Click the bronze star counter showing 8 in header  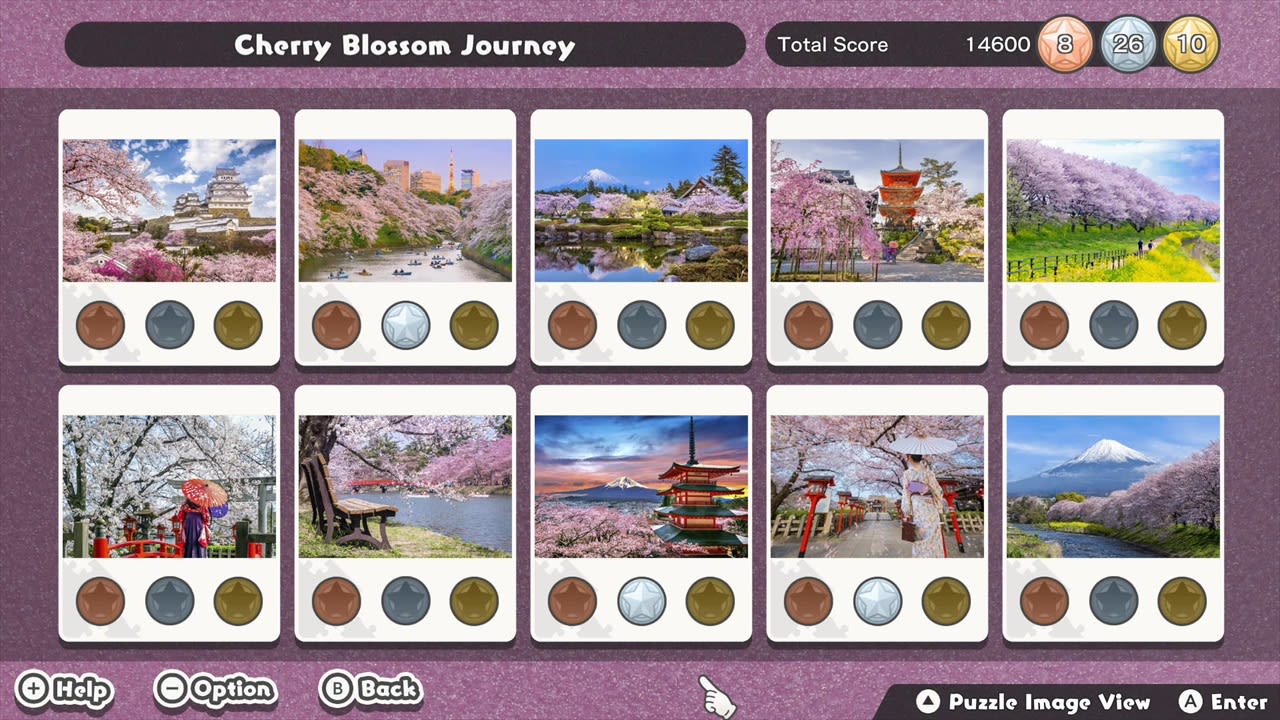(1066, 44)
